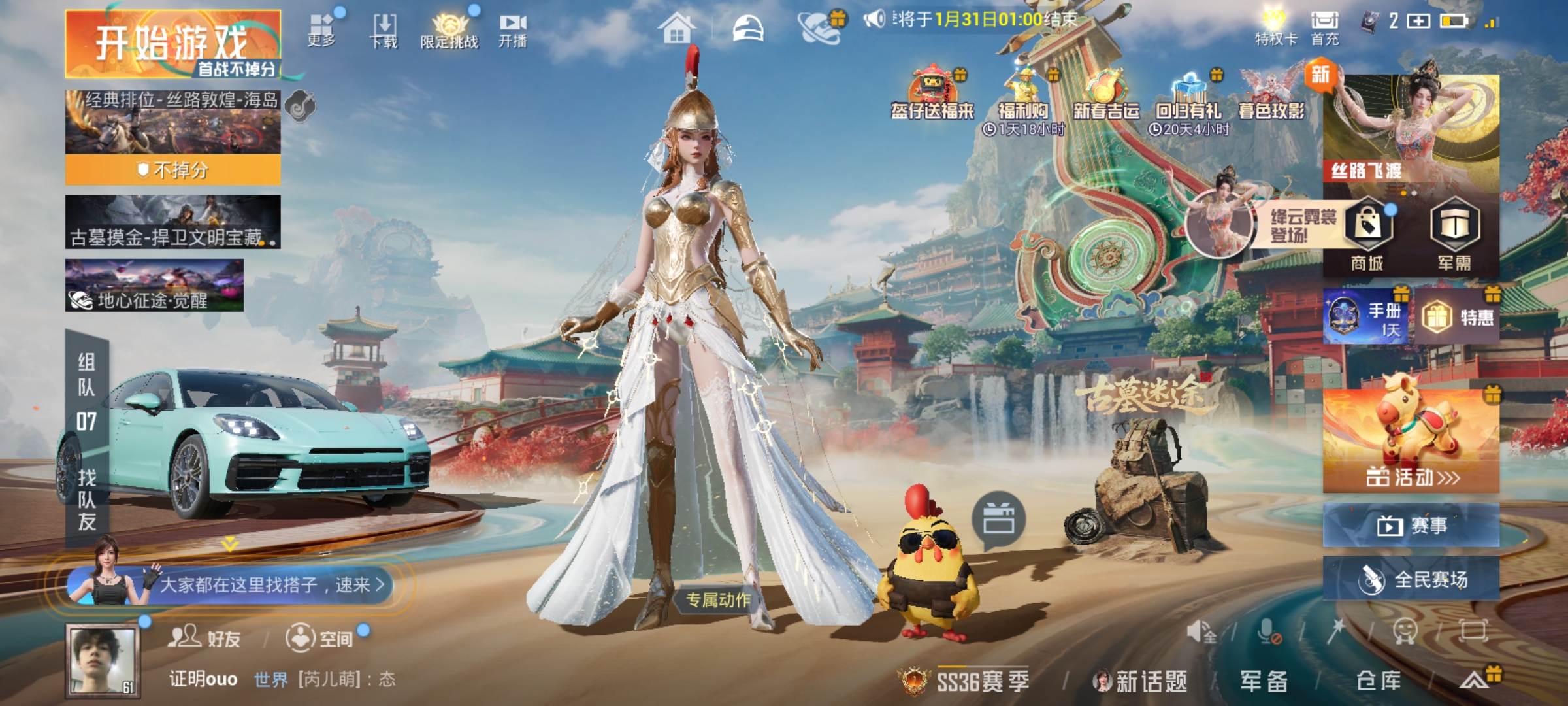Click the player avatar portrait
This screenshot has width=1568, height=706.
(103, 660)
